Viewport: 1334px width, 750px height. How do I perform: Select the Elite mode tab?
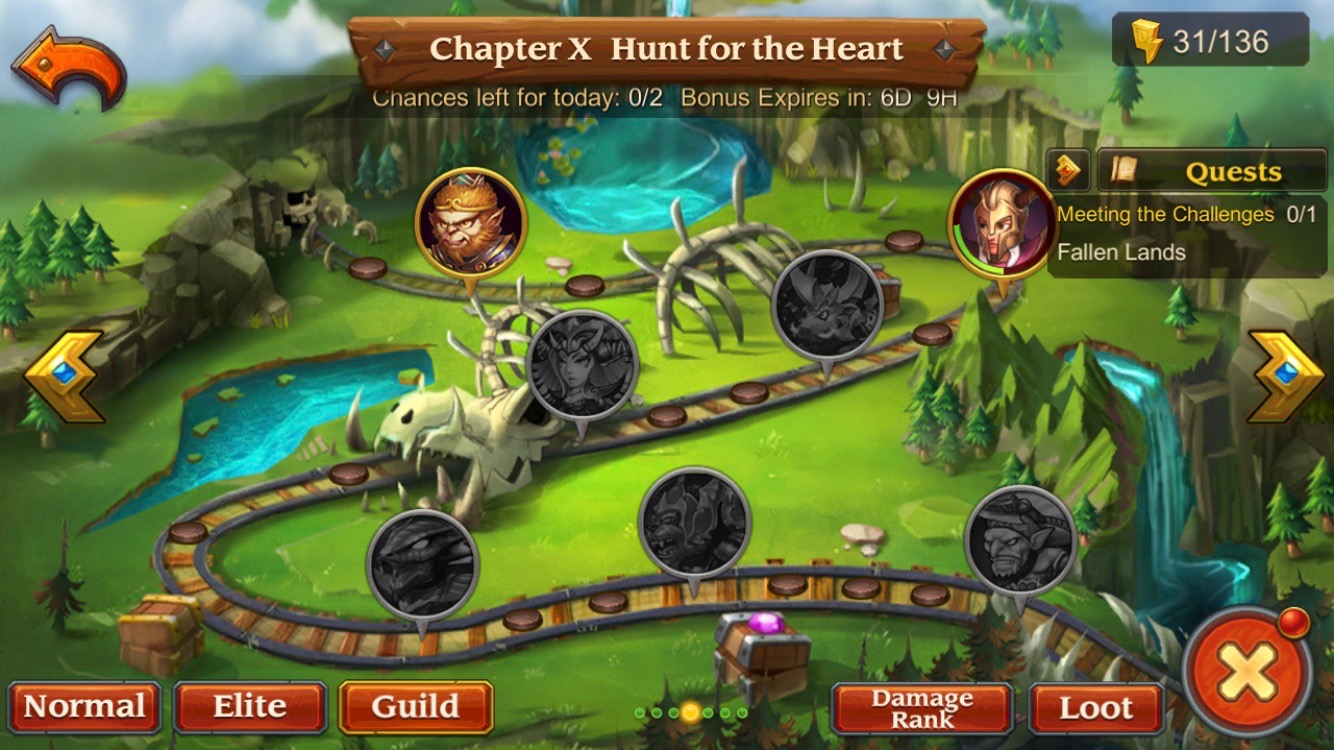[250, 707]
